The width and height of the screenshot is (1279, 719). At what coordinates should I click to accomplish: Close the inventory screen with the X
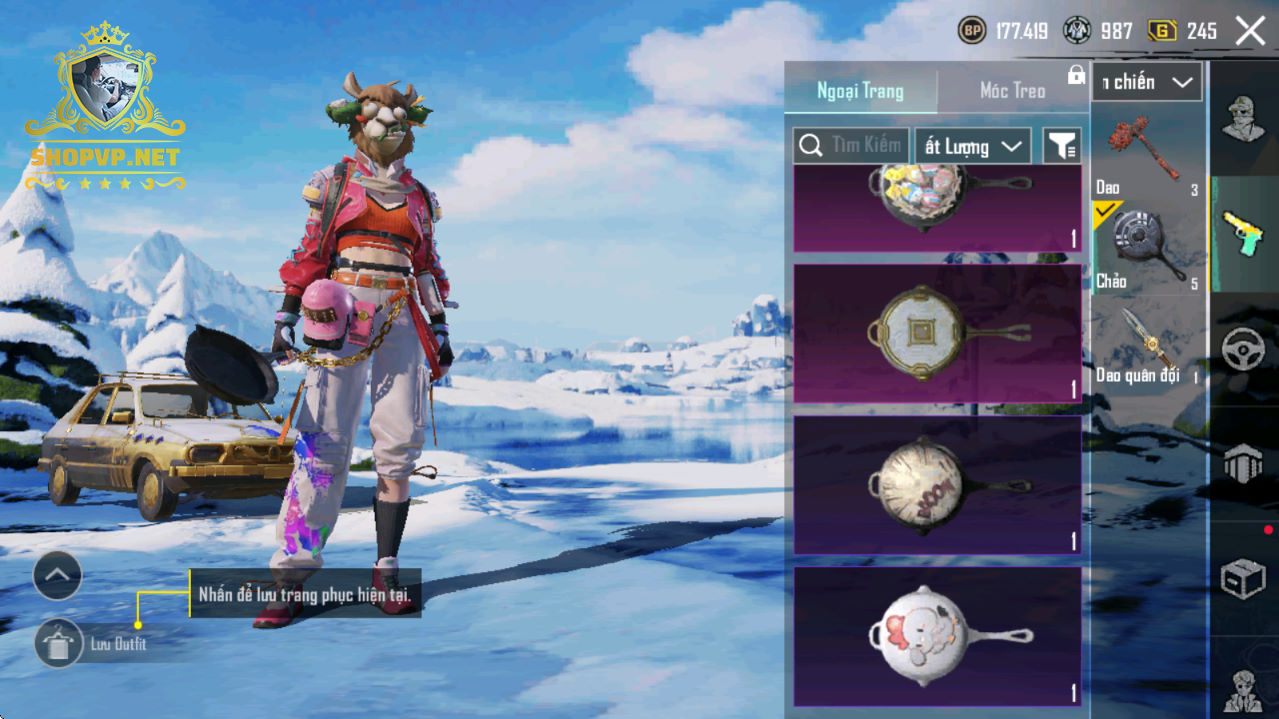click(x=1250, y=31)
